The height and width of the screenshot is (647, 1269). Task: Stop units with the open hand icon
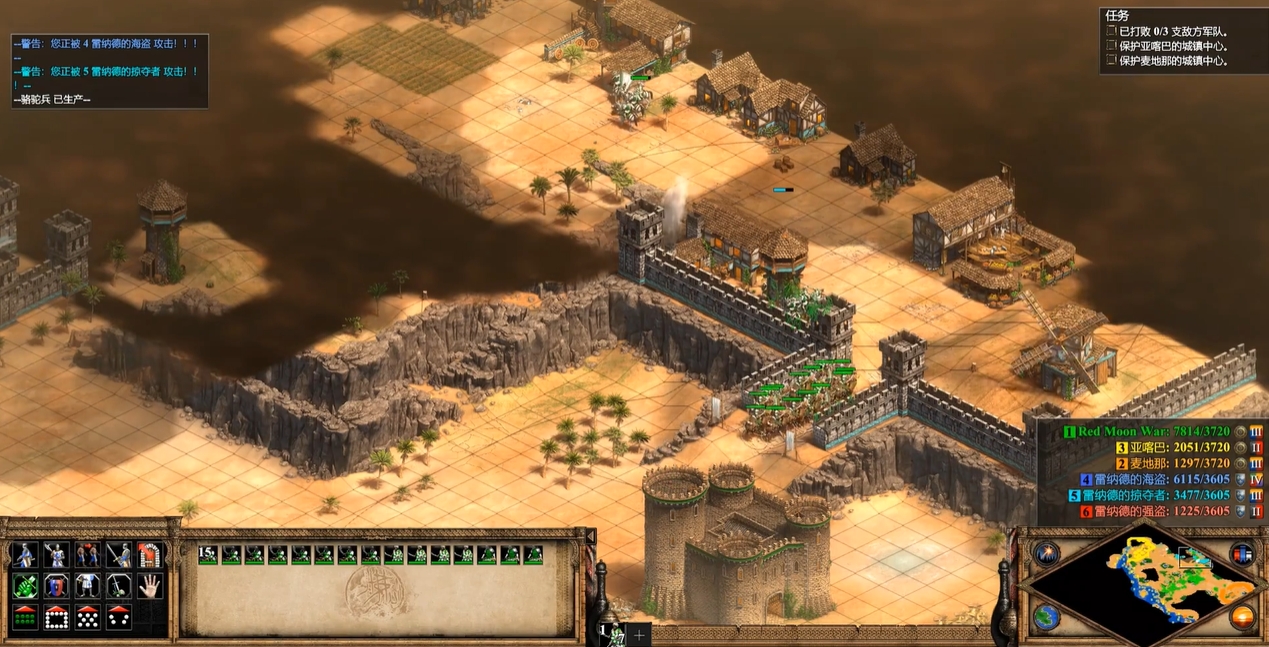(x=150, y=587)
